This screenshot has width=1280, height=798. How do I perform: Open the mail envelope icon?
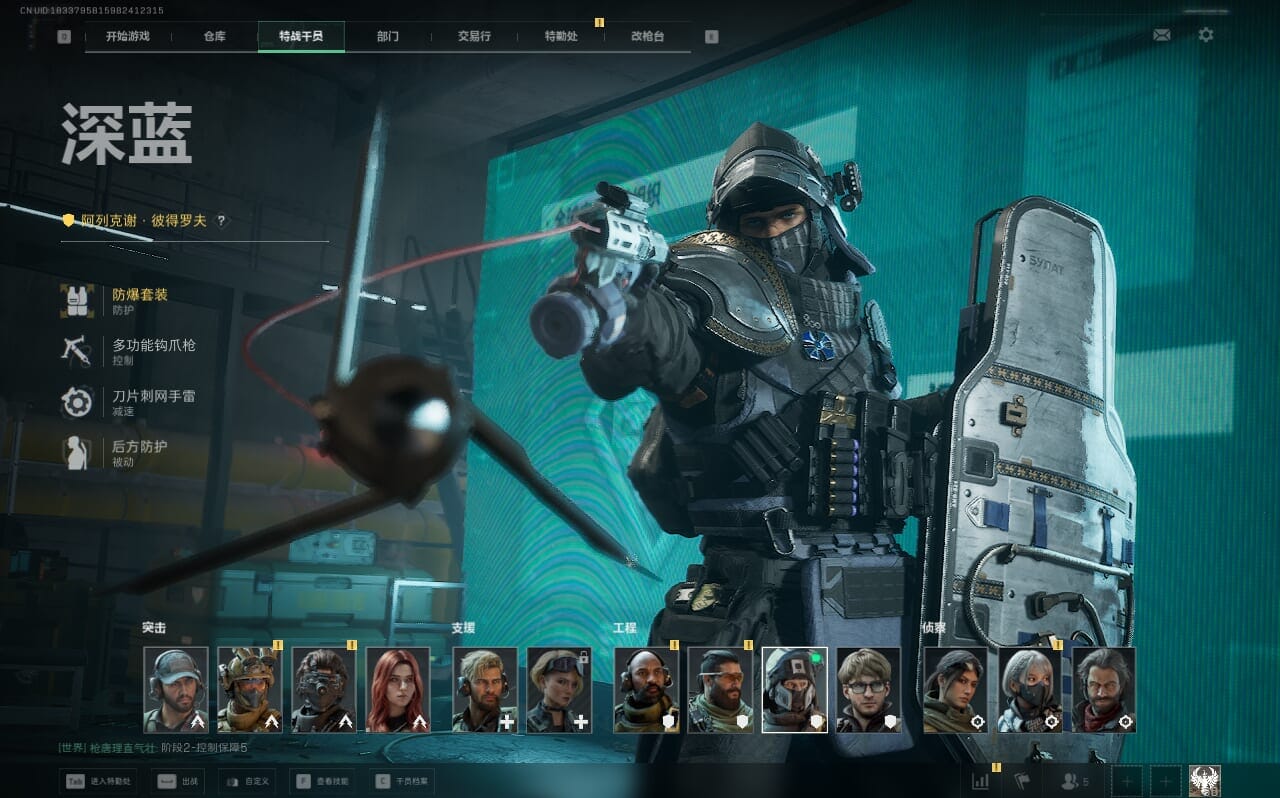1161,35
